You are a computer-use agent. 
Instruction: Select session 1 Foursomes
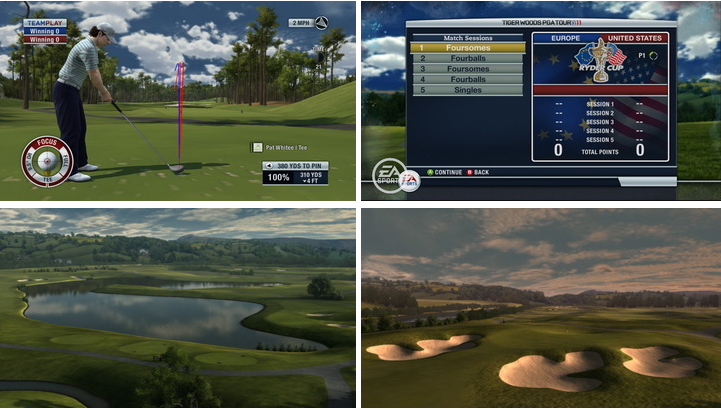pyautogui.click(x=468, y=47)
